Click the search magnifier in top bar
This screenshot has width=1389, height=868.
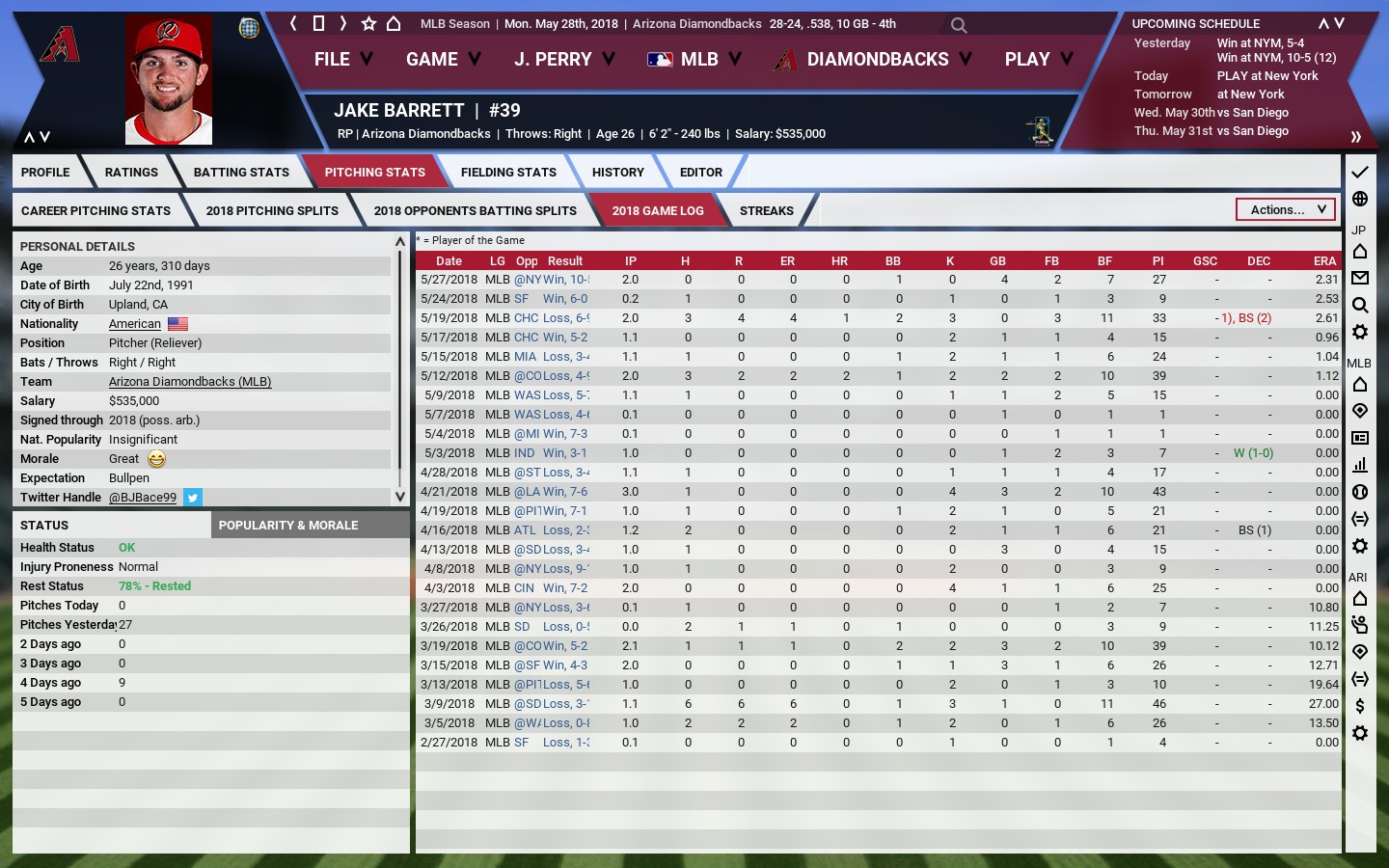point(958,25)
